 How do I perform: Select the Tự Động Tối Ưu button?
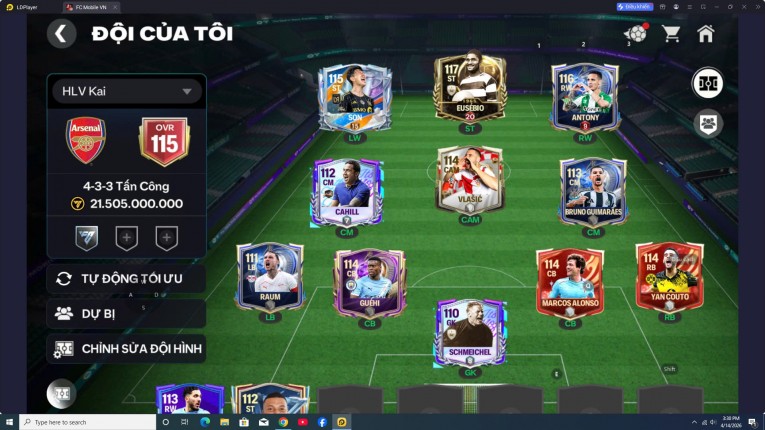coord(126,278)
